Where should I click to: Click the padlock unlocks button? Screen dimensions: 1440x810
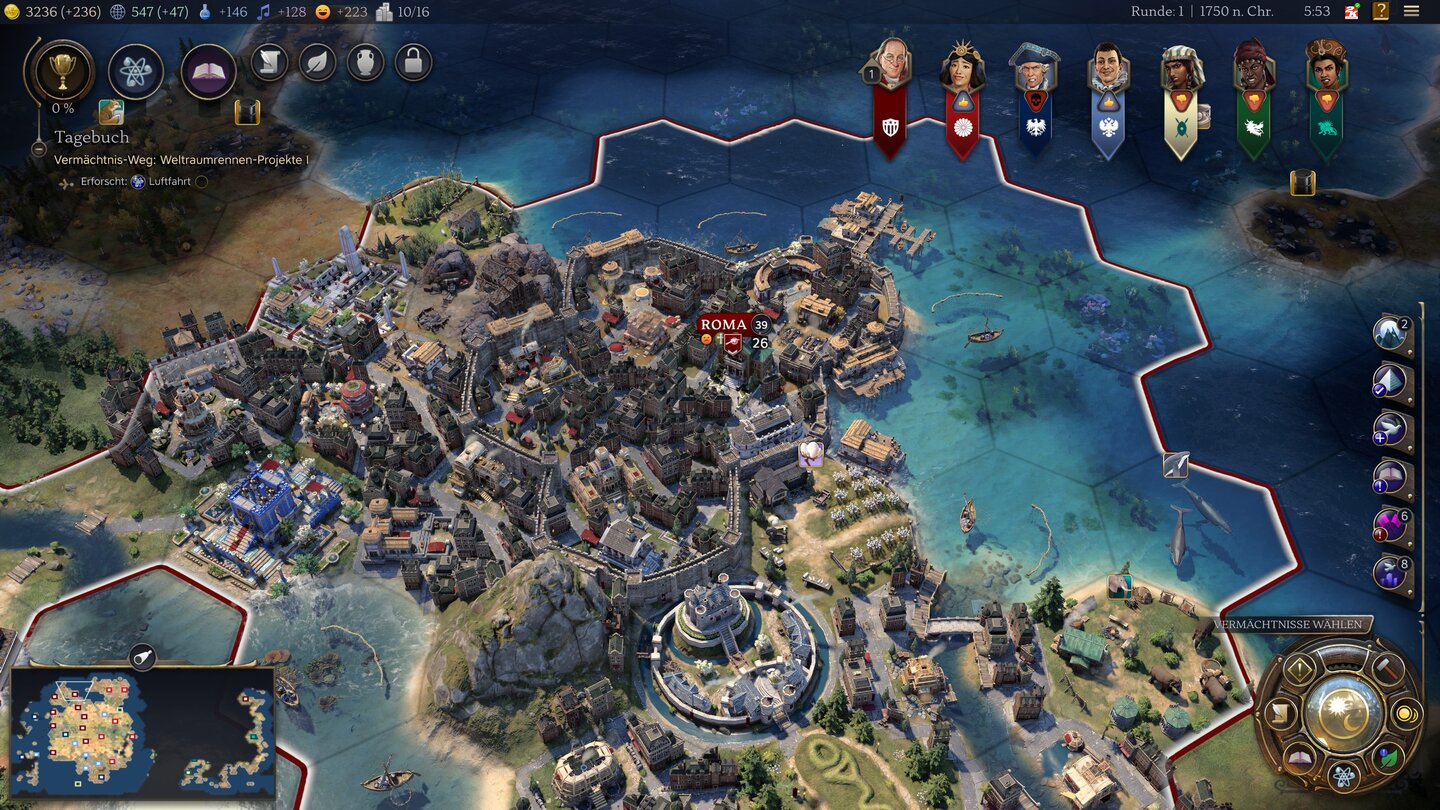413,63
